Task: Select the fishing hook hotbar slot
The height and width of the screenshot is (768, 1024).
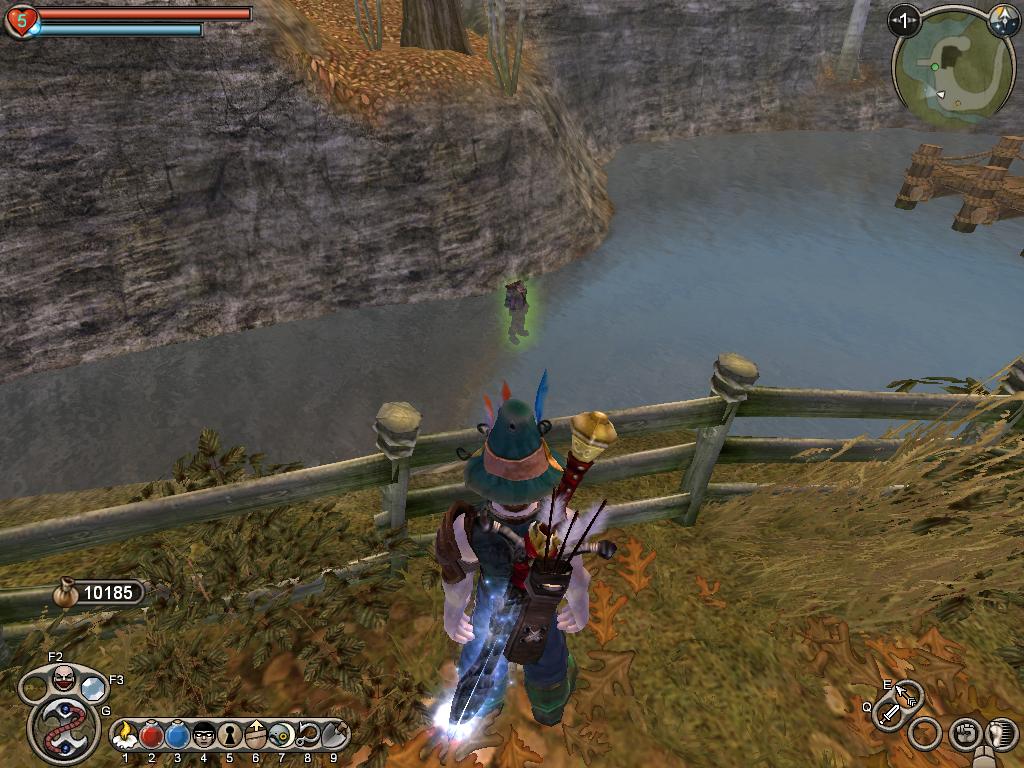Action: (x=307, y=736)
